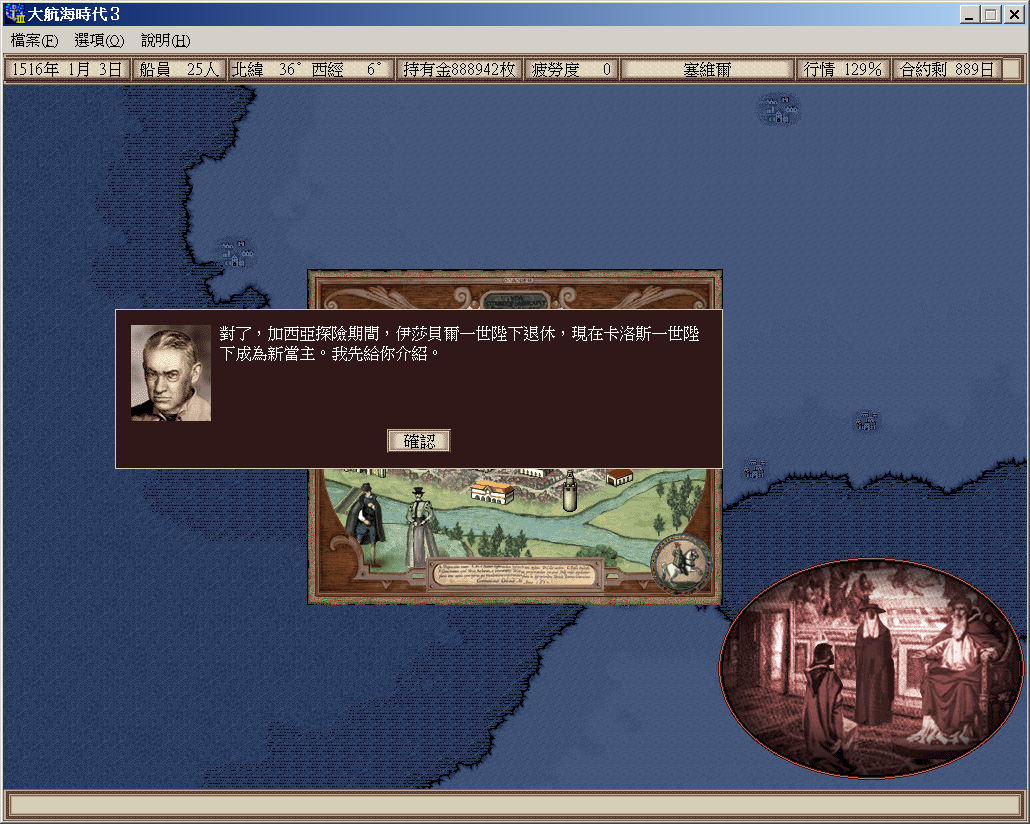
Task: Open the 說明 (Help) menu
Action: 165,41
